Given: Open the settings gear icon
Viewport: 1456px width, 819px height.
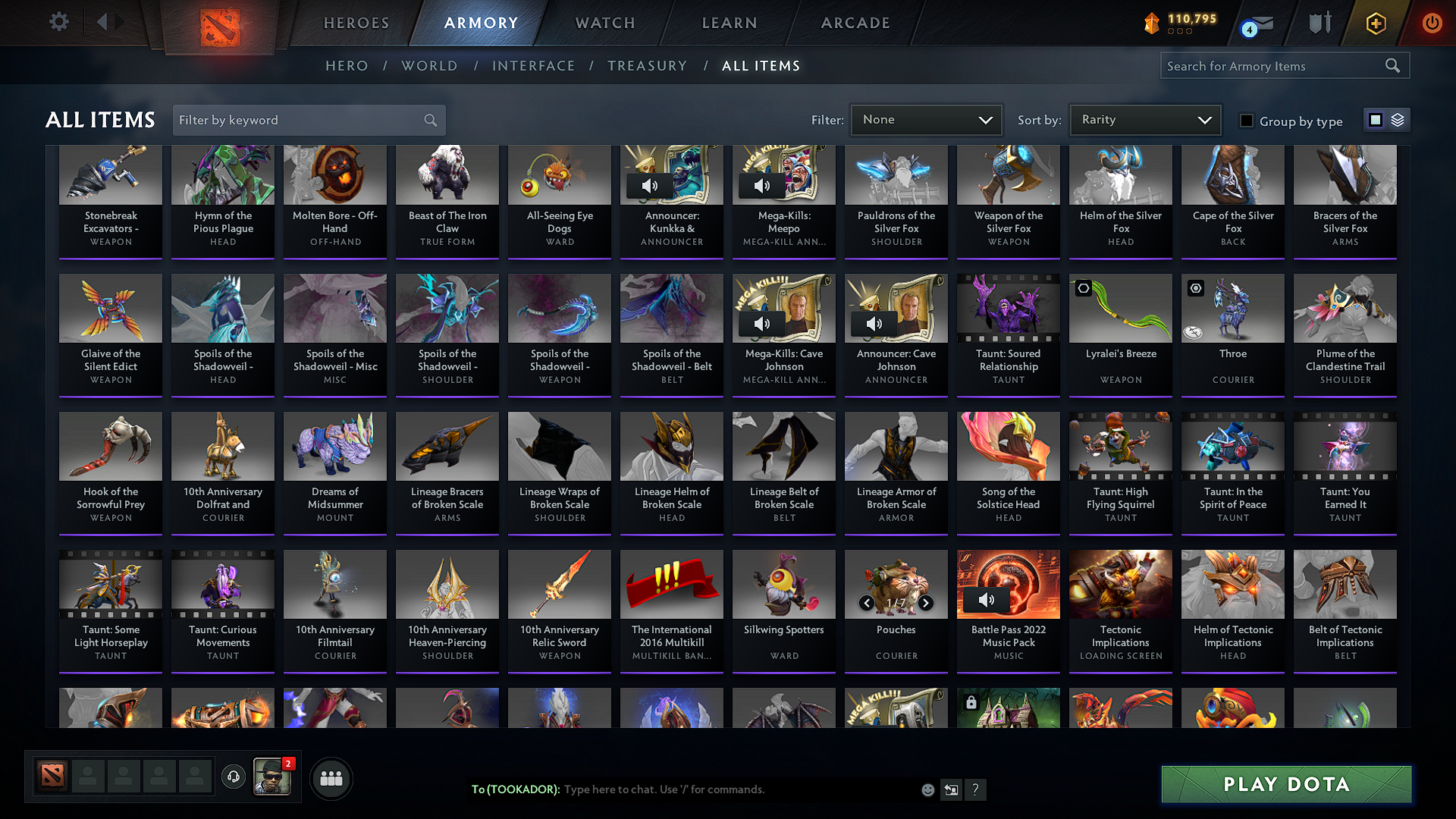Looking at the screenshot, I should (58, 22).
